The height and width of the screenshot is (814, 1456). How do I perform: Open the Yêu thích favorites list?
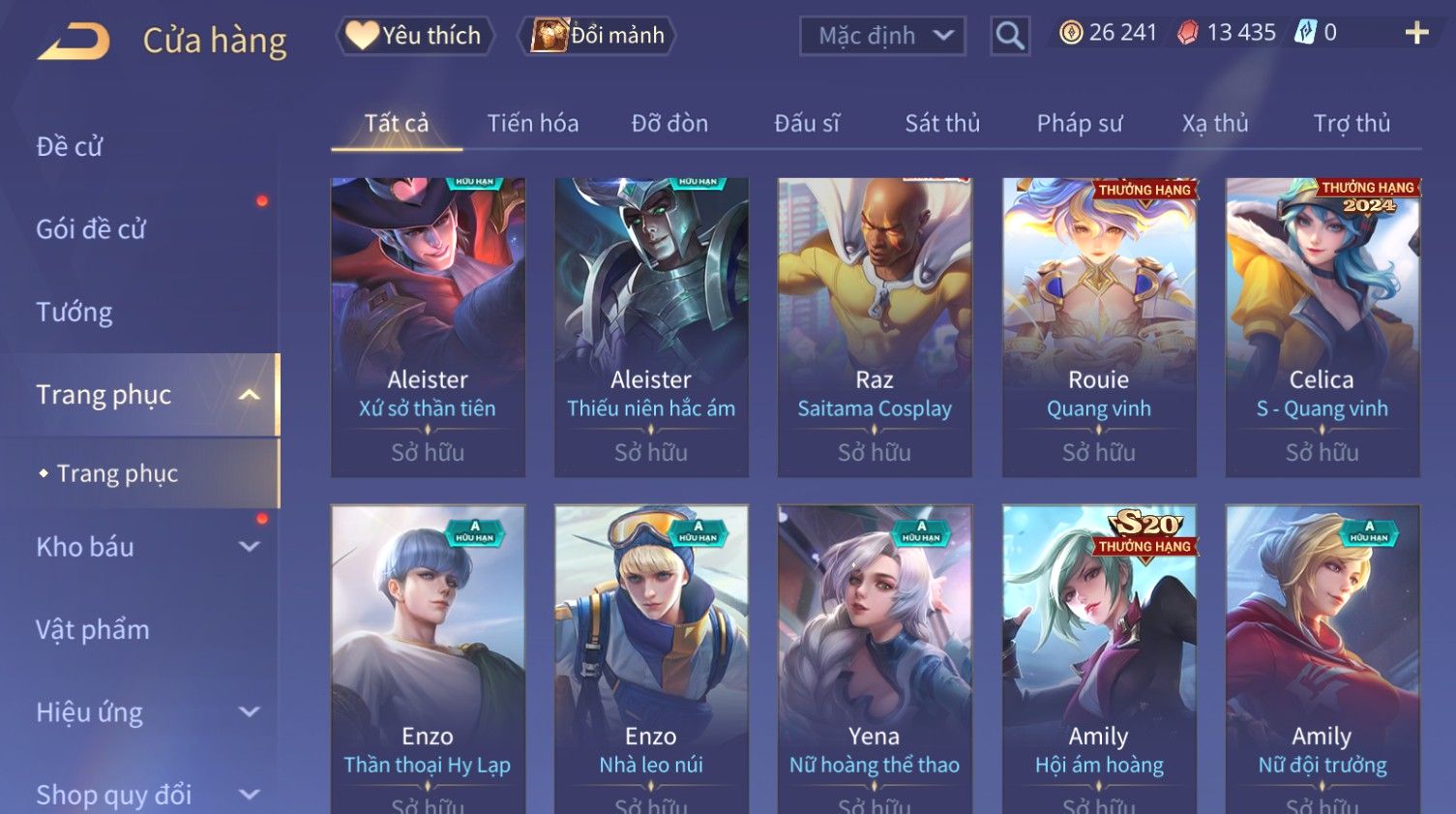(415, 36)
